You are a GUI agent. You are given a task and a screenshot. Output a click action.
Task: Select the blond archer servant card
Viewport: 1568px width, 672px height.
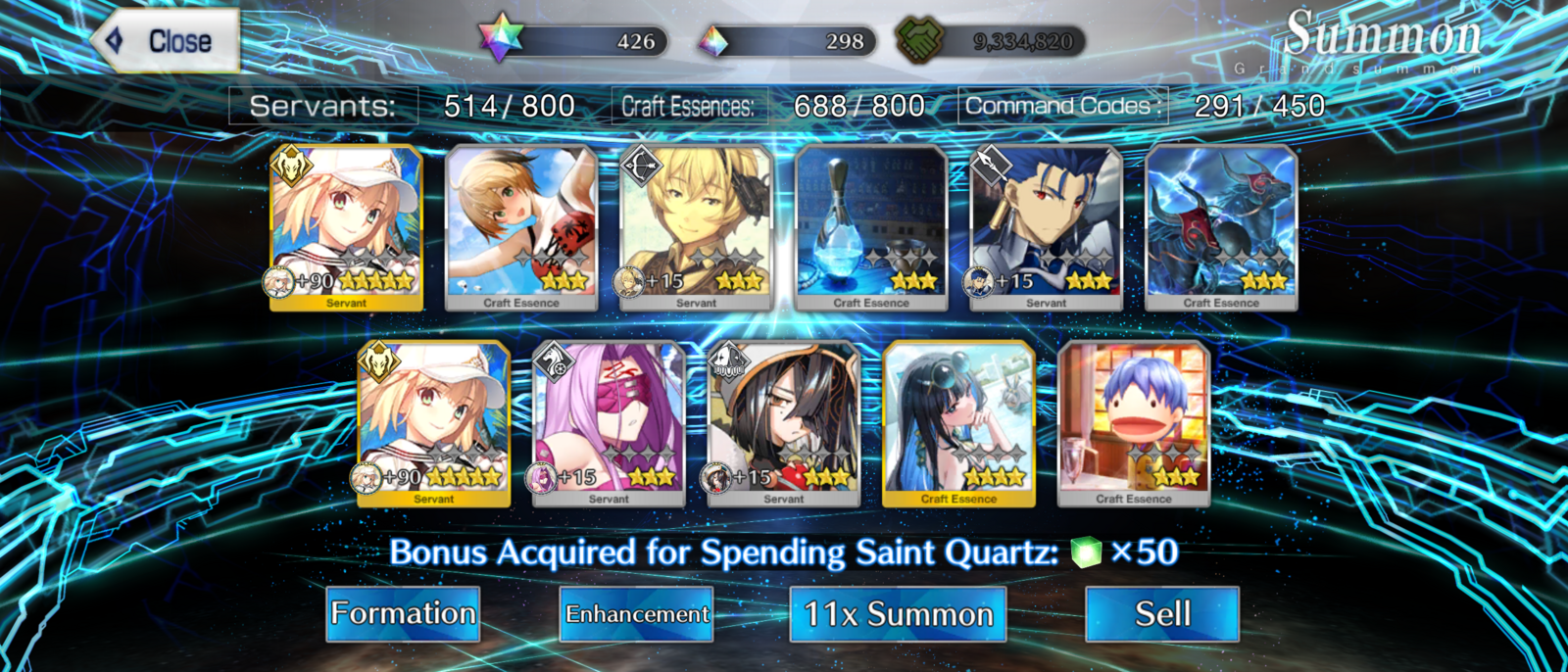pyautogui.click(x=696, y=227)
